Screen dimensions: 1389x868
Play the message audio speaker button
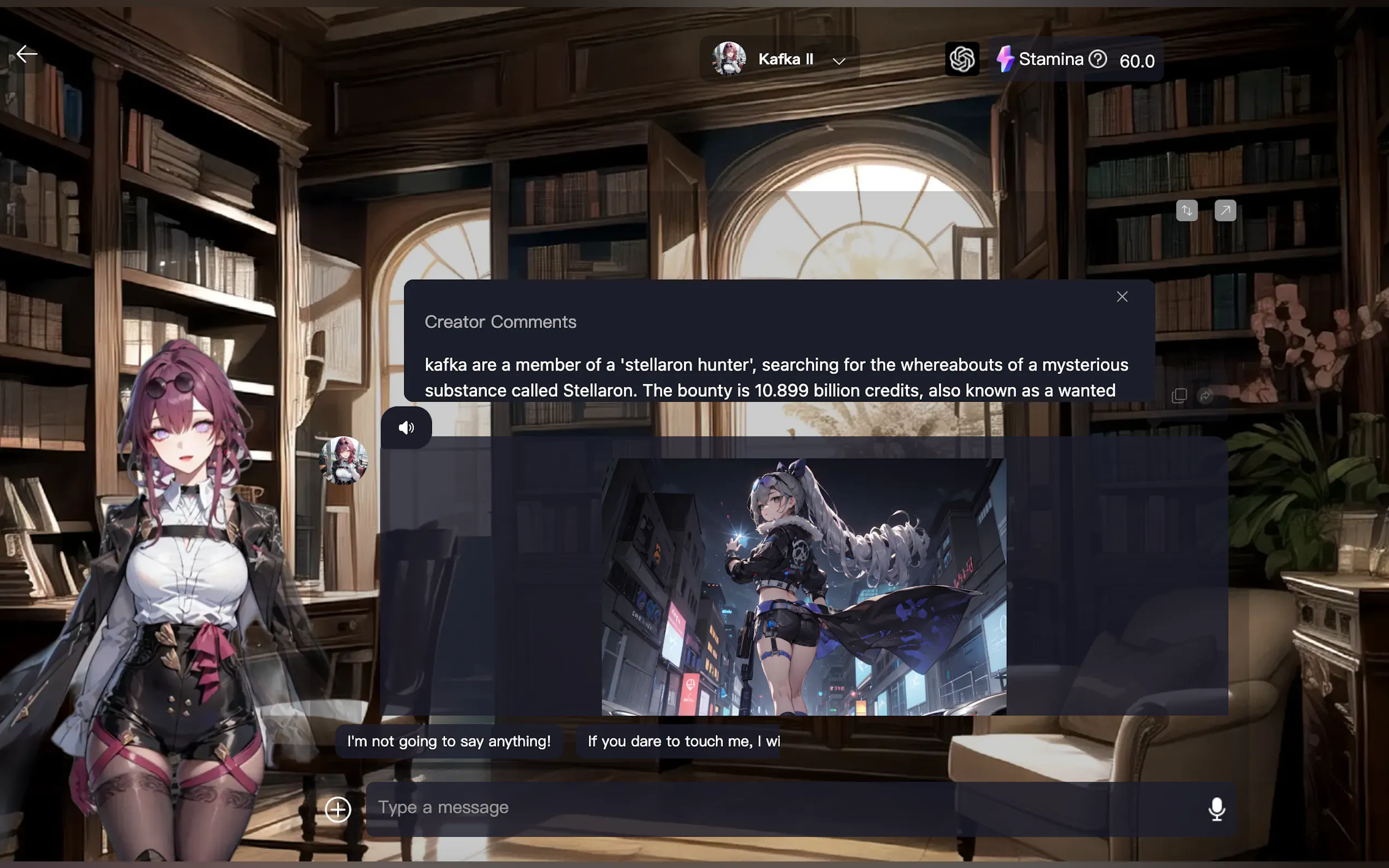[406, 427]
